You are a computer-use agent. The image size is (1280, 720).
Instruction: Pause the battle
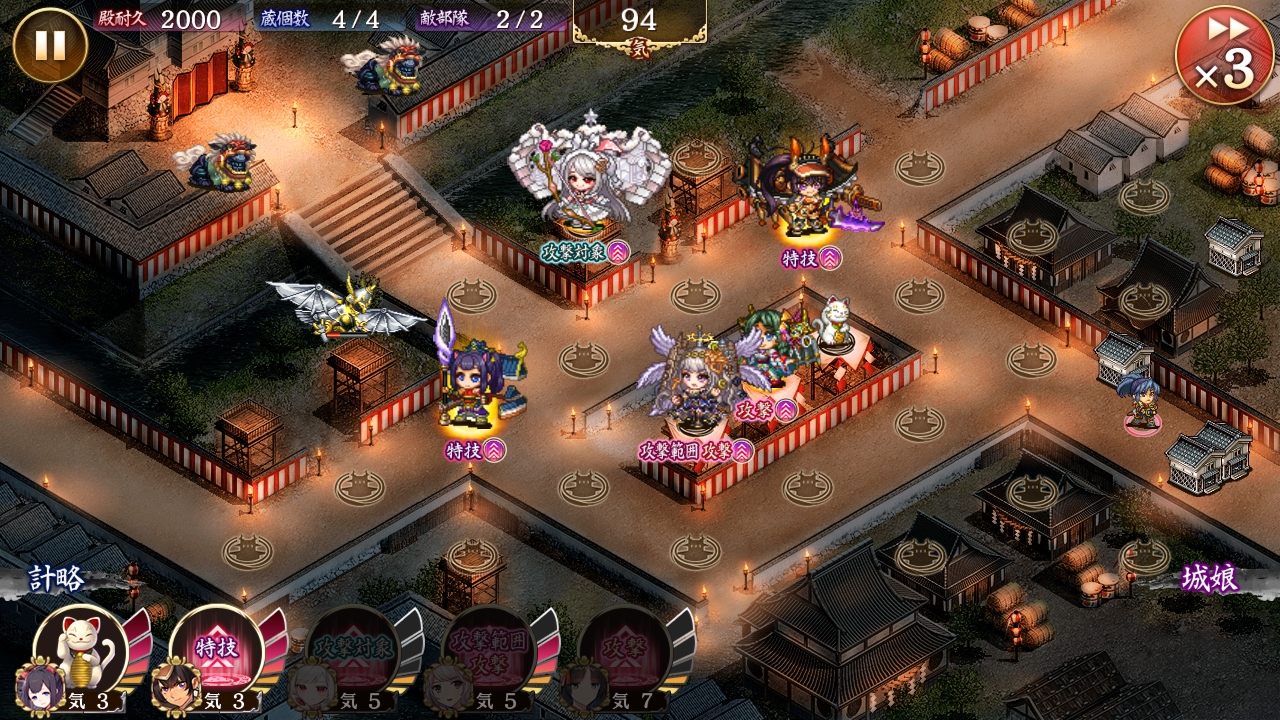point(49,45)
